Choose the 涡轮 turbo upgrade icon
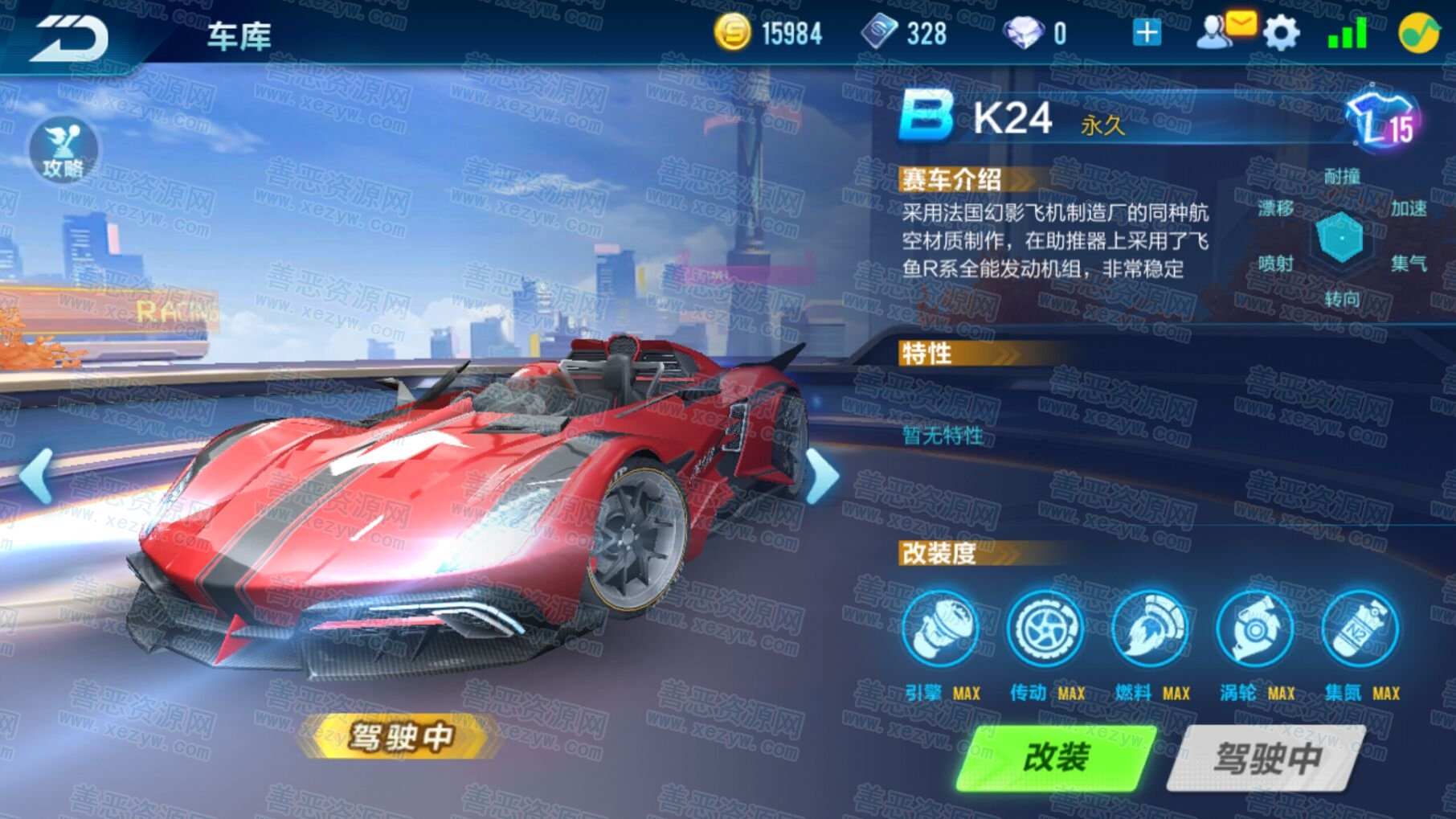Viewport: 1456px width, 819px height. [x=1255, y=629]
